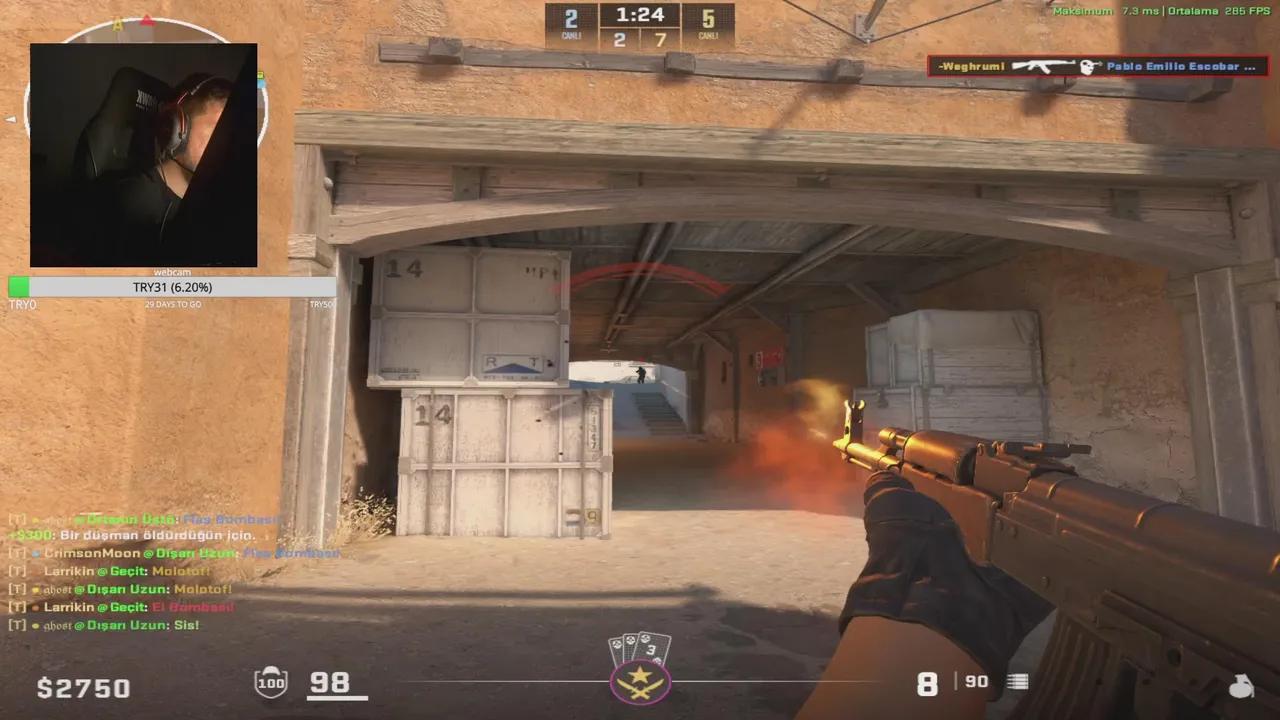The height and width of the screenshot is (720, 1280).
Task: Toggle the webcam overlay preview
Action: (x=143, y=154)
